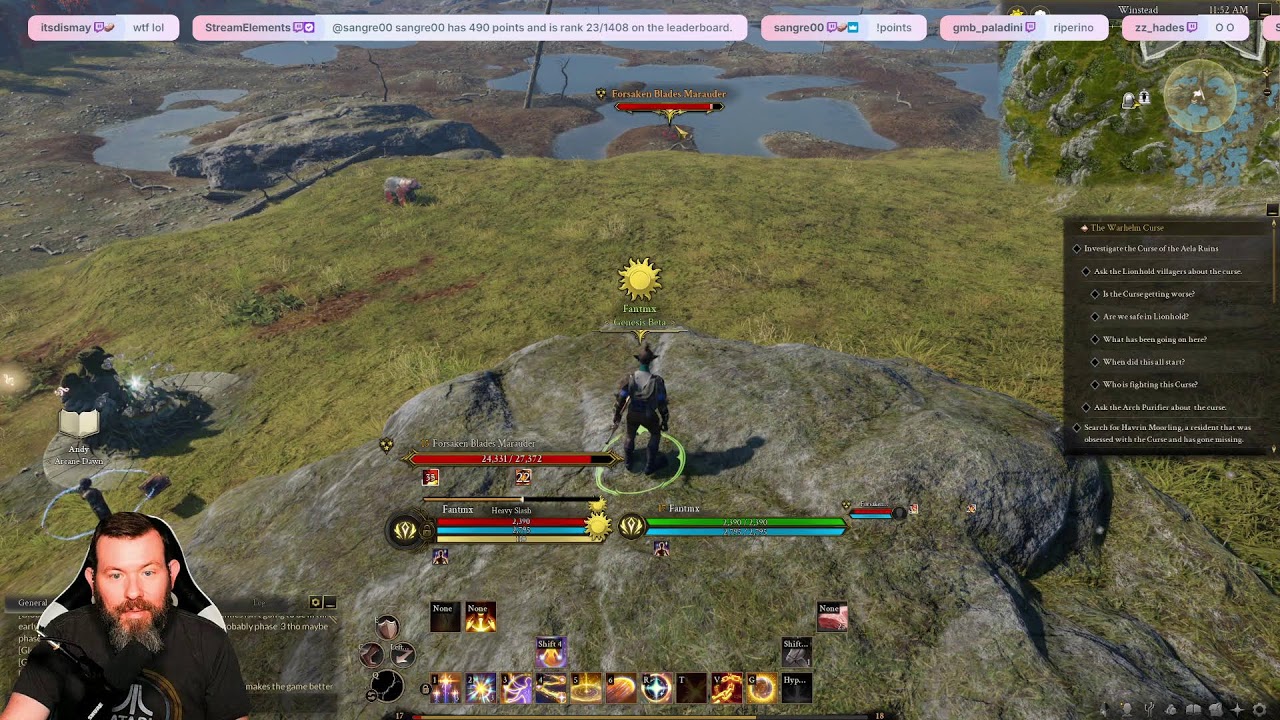Cast the golden orb ability on G
This screenshot has width=1280, height=720.
point(761,688)
